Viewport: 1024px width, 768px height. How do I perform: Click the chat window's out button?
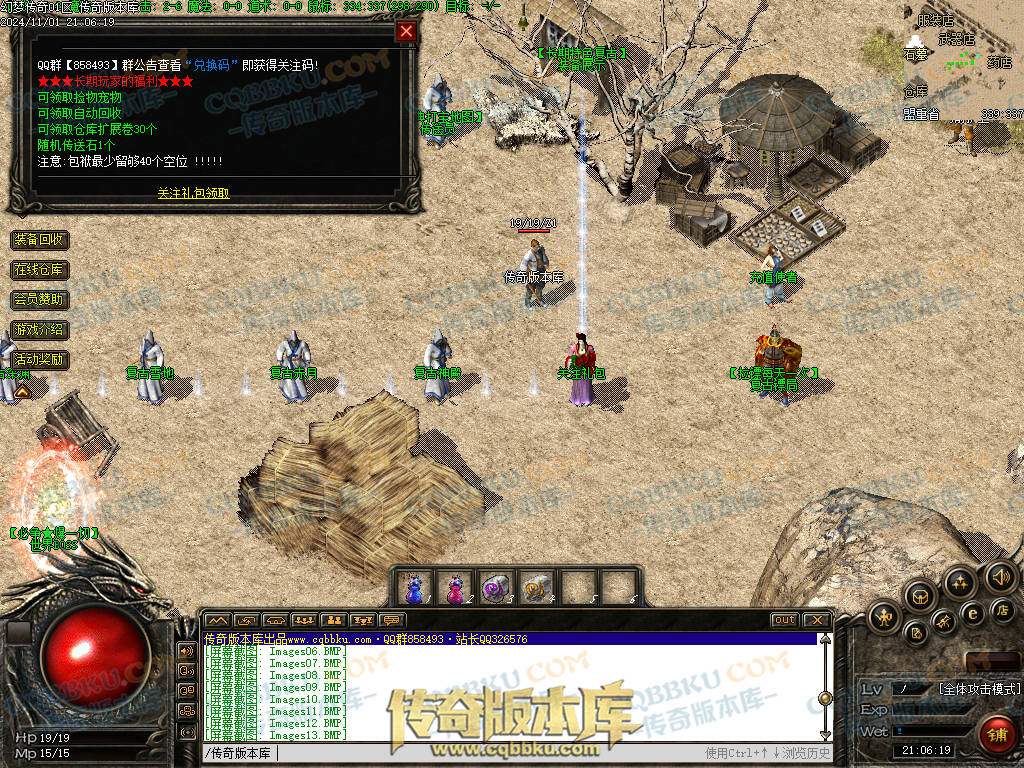pos(785,620)
